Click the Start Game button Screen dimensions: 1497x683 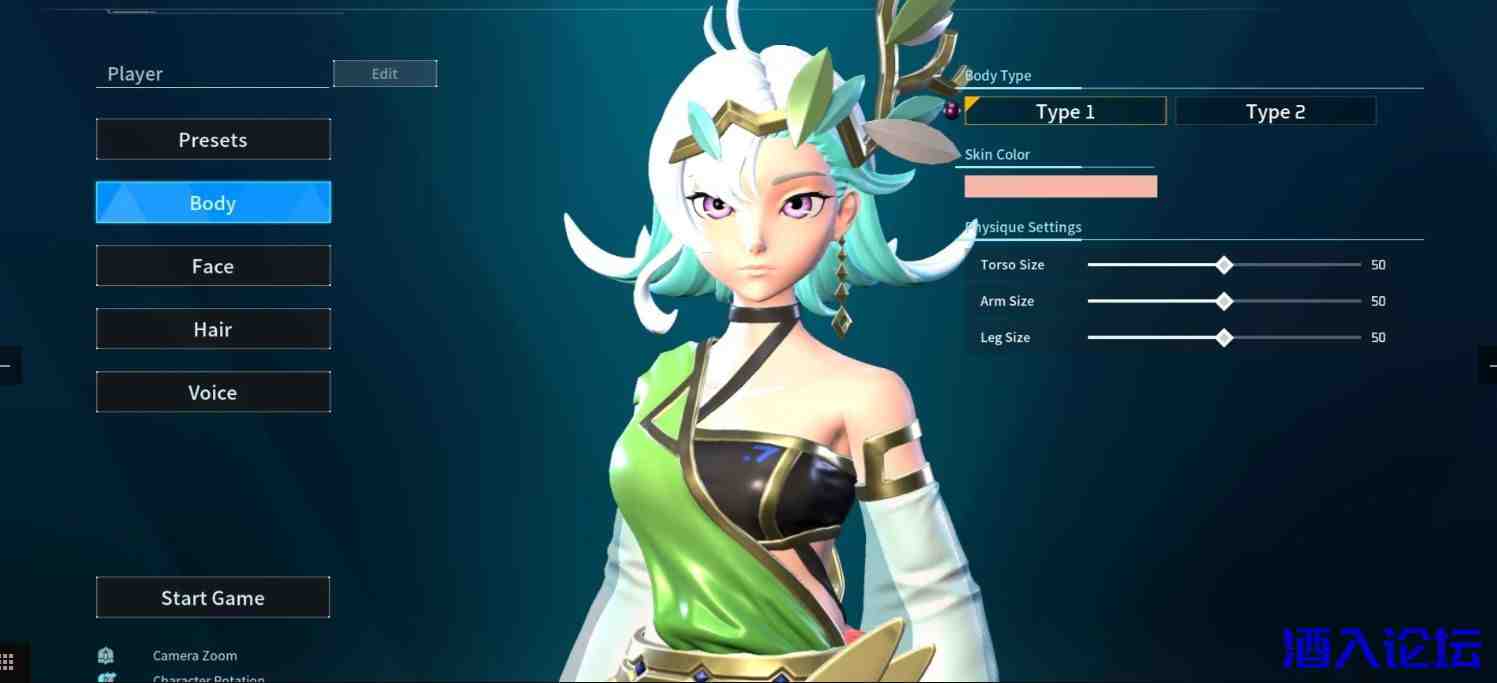pos(213,598)
